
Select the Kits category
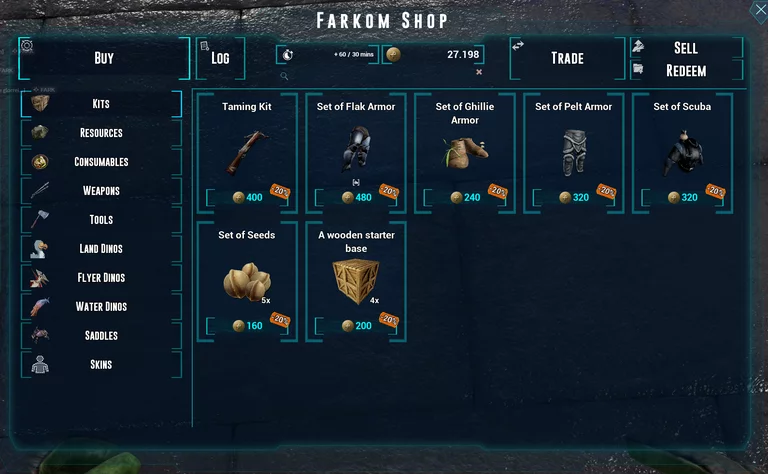pyautogui.click(x=101, y=104)
